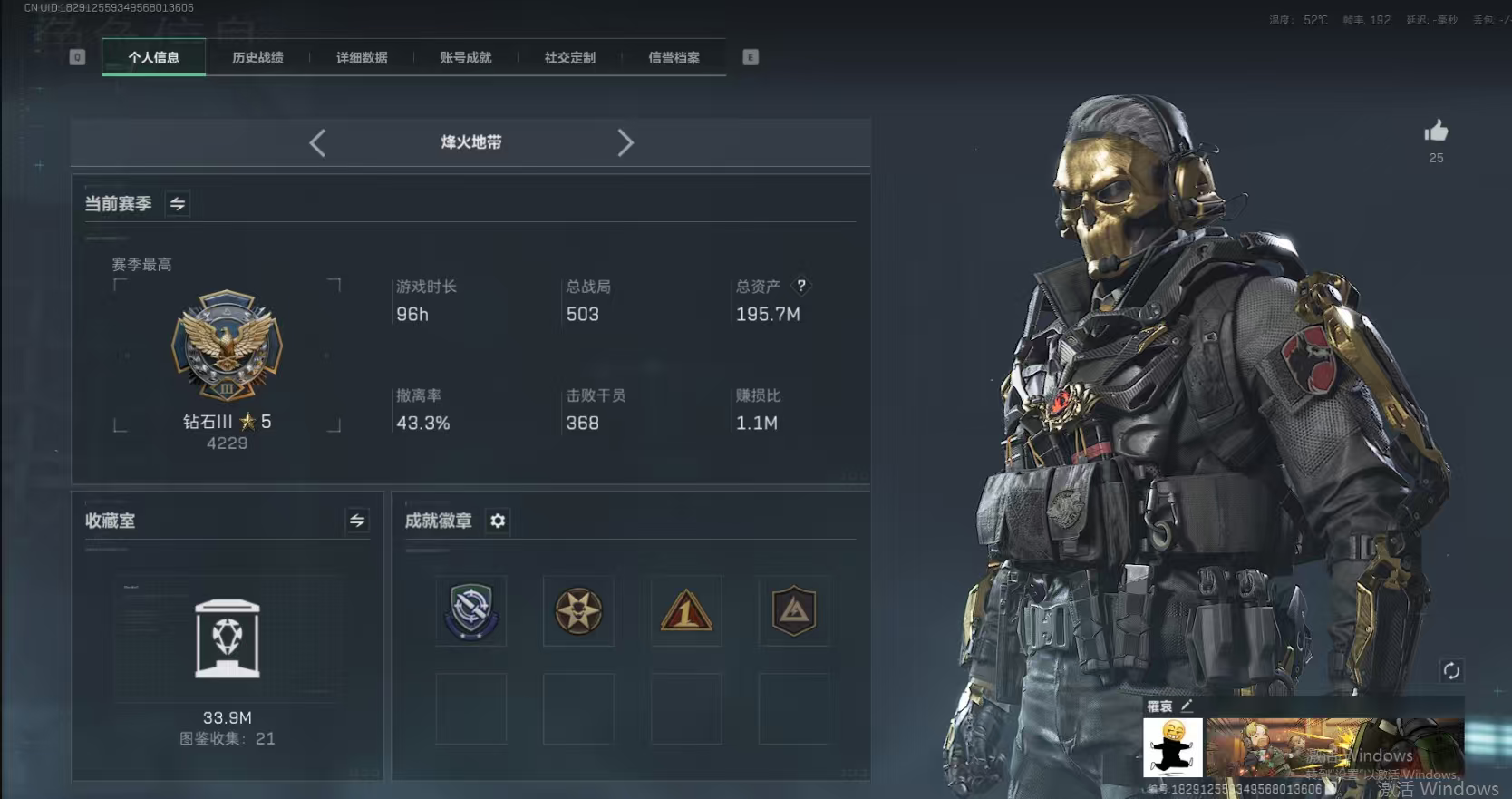The image size is (1512, 799).
Task: Select the rightmost achievement badge in 成就徽章
Action: click(x=794, y=611)
